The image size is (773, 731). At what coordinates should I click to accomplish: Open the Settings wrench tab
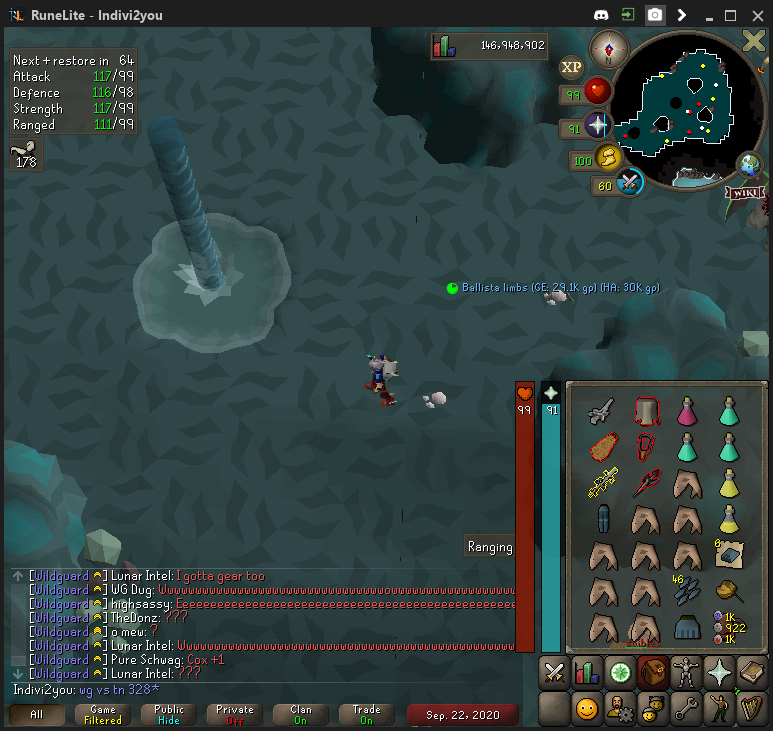click(685, 709)
